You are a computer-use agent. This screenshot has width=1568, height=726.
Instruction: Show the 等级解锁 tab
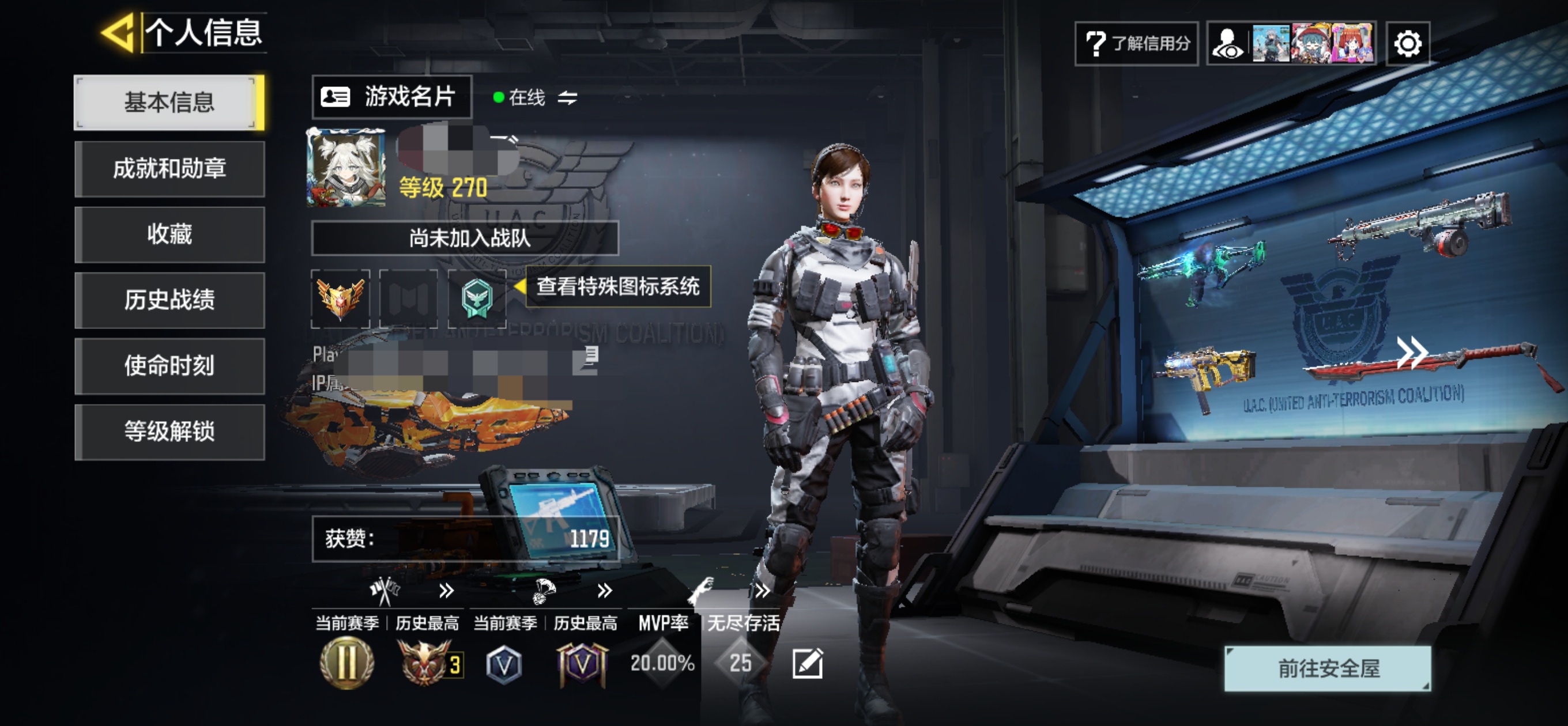(x=169, y=432)
